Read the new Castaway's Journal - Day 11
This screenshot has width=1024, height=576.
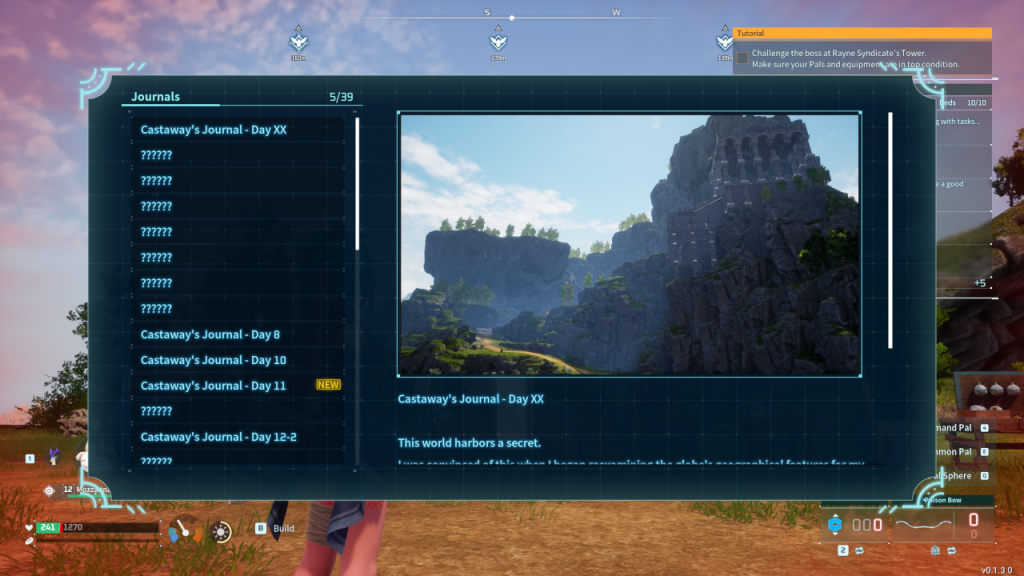click(x=213, y=386)
